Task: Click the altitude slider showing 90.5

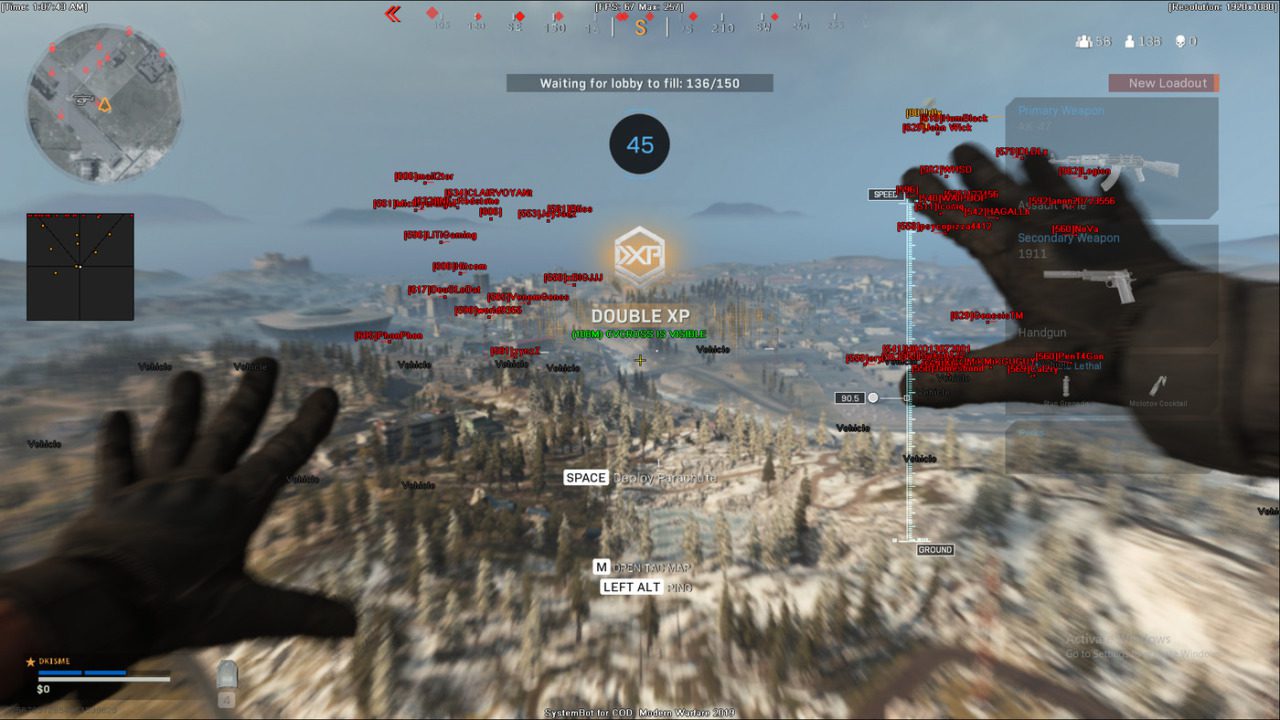Action: (852, 397)
